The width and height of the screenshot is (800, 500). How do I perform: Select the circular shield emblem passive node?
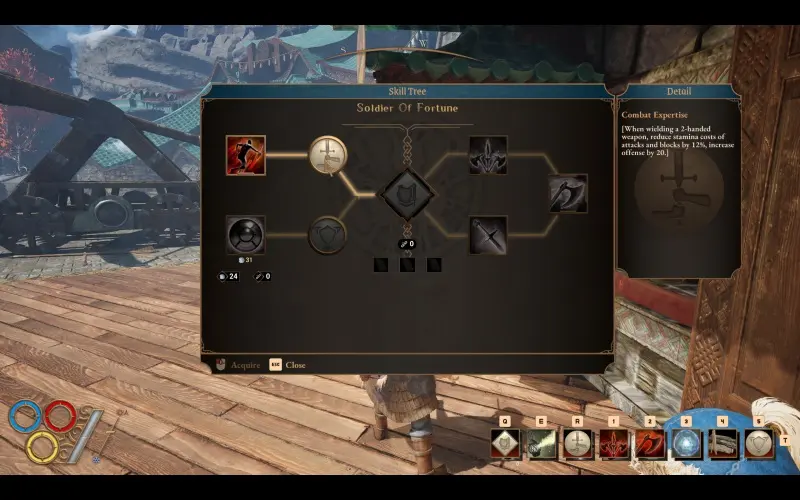(326, 235)
